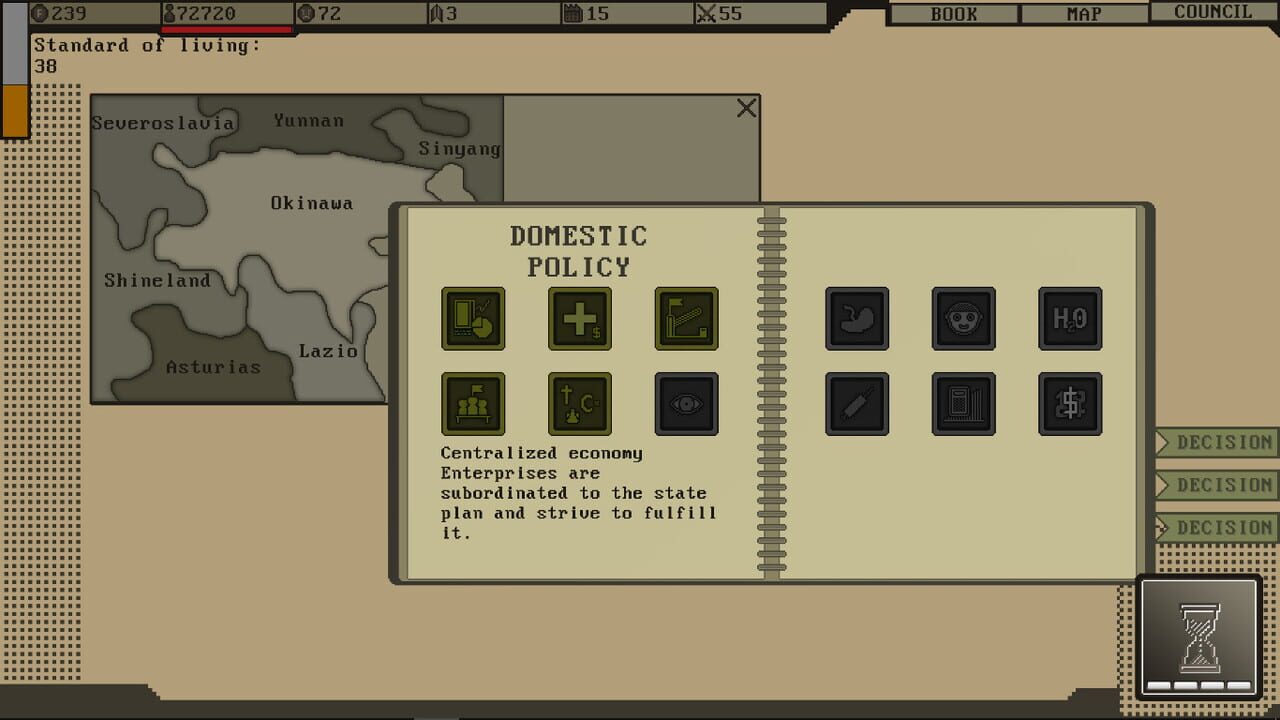Toggle the syringe drug policy
Viewport: 1280px width, 720px height.
[857, 403]
